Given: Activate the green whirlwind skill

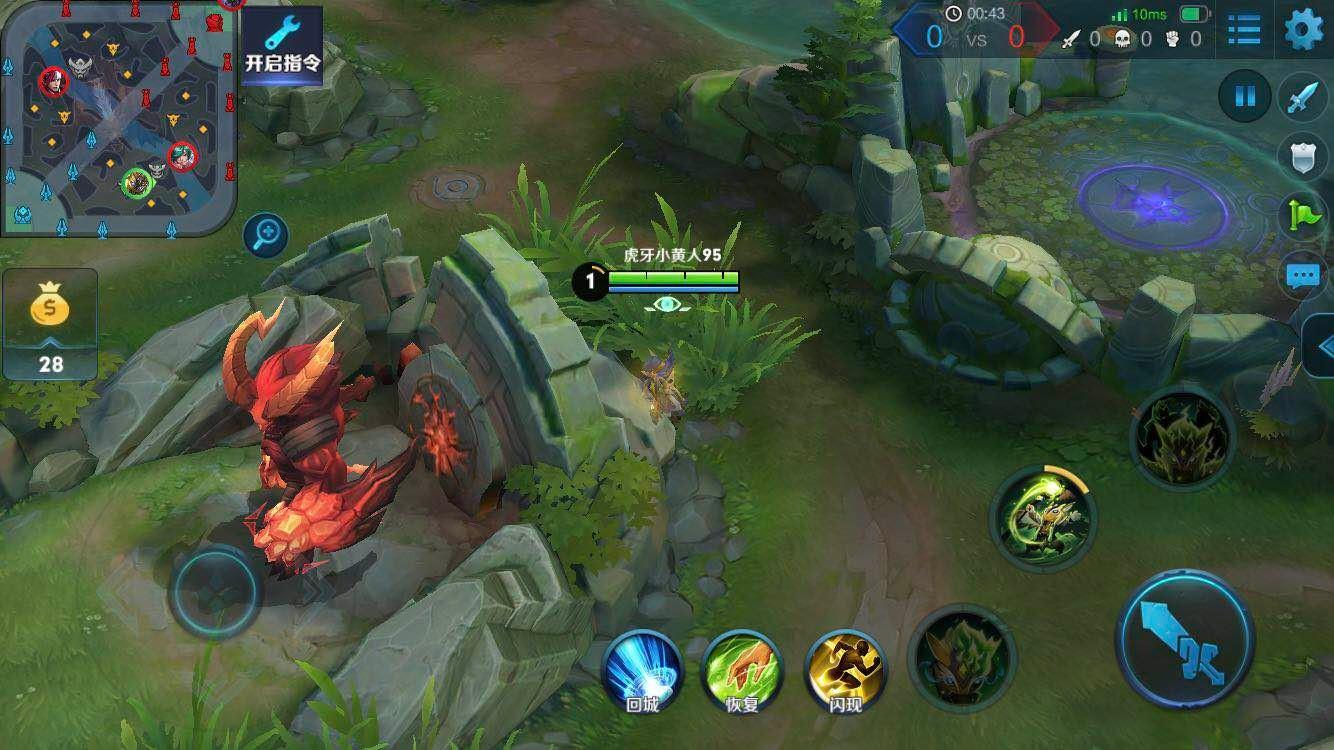Looking at the screenshot, I should point(1042,516).
